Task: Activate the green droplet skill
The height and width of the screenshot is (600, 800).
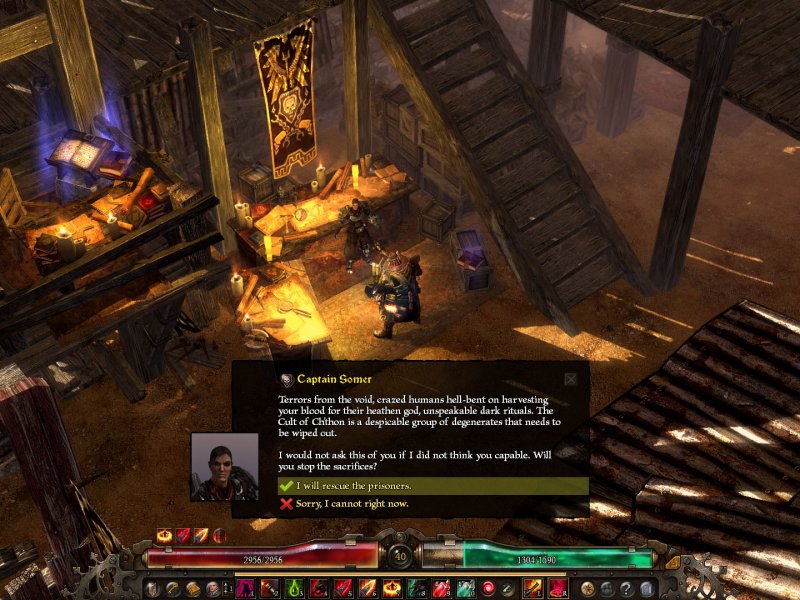Action: coord(294,588)
